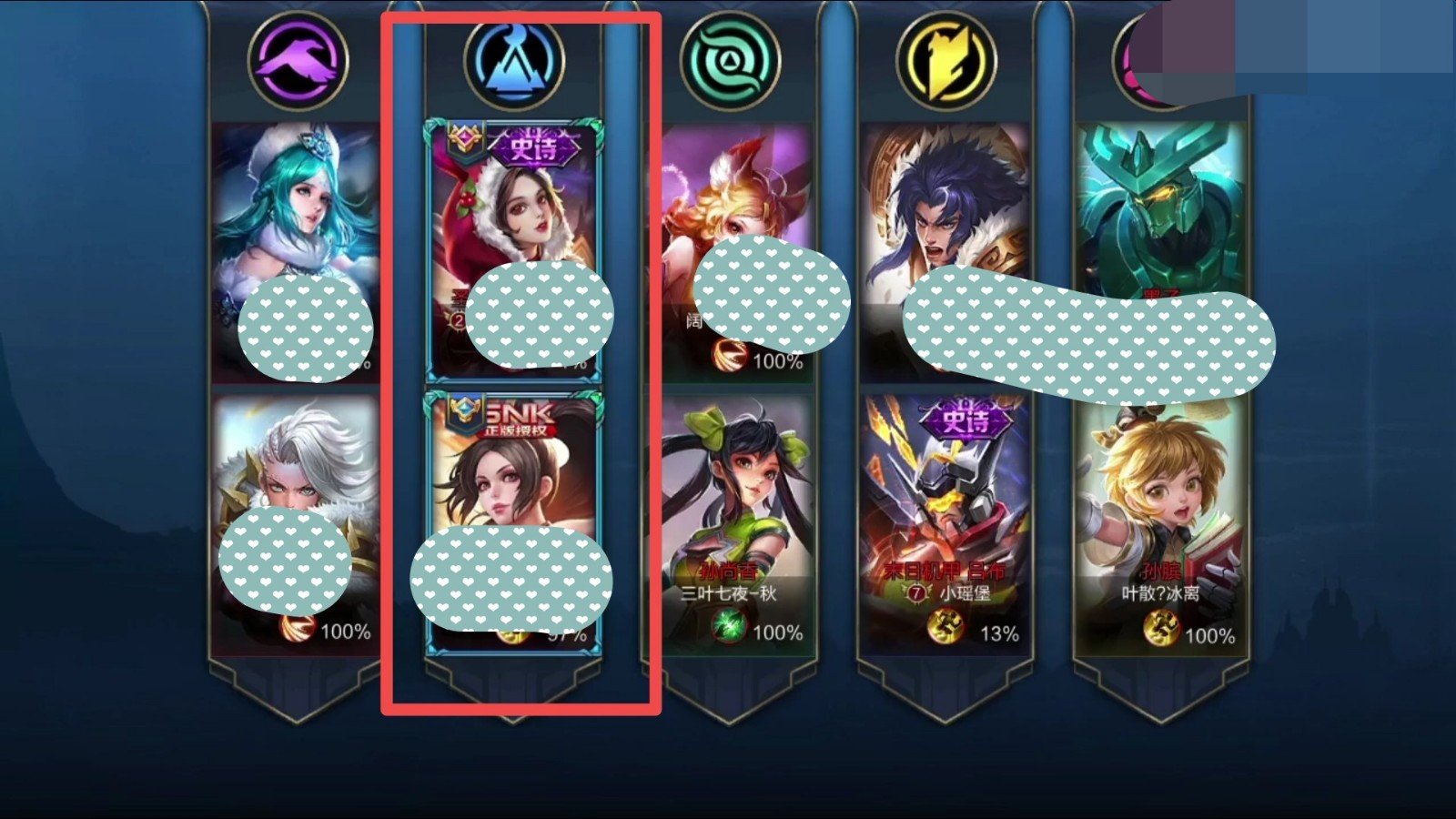Click the yellow wolf emblem

click(945, 61)
